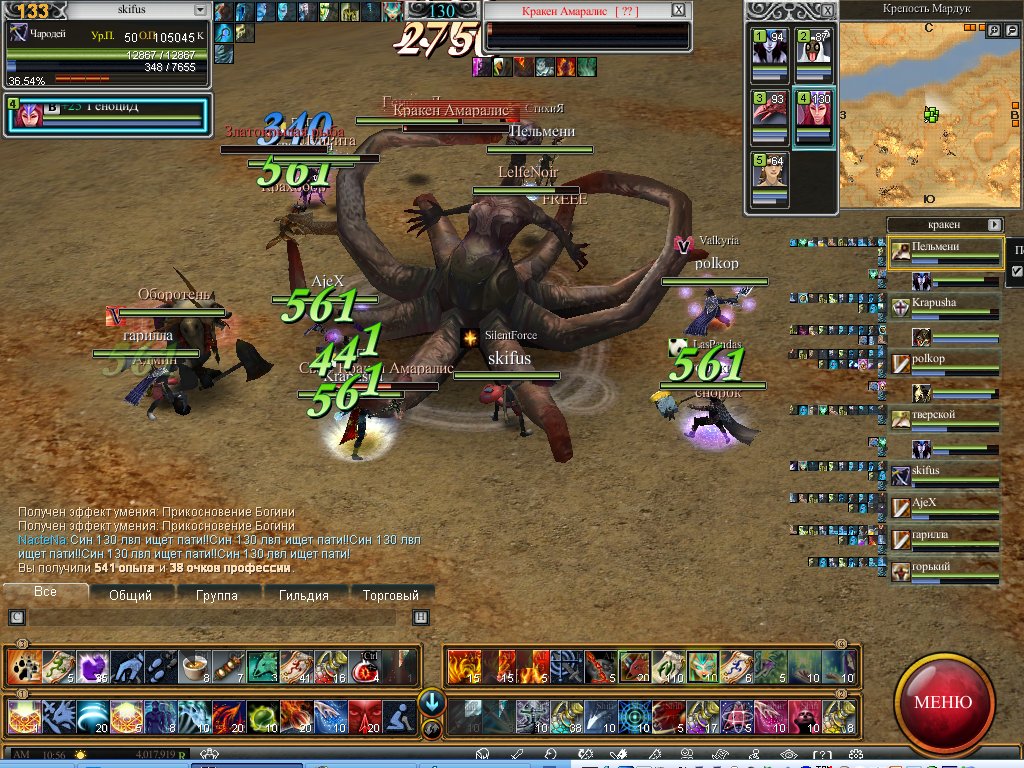Viewport: 1024px width, 768px height.
Task: Click the blue down-arrow hotbar switch button
Action: (x=431, y=701)
